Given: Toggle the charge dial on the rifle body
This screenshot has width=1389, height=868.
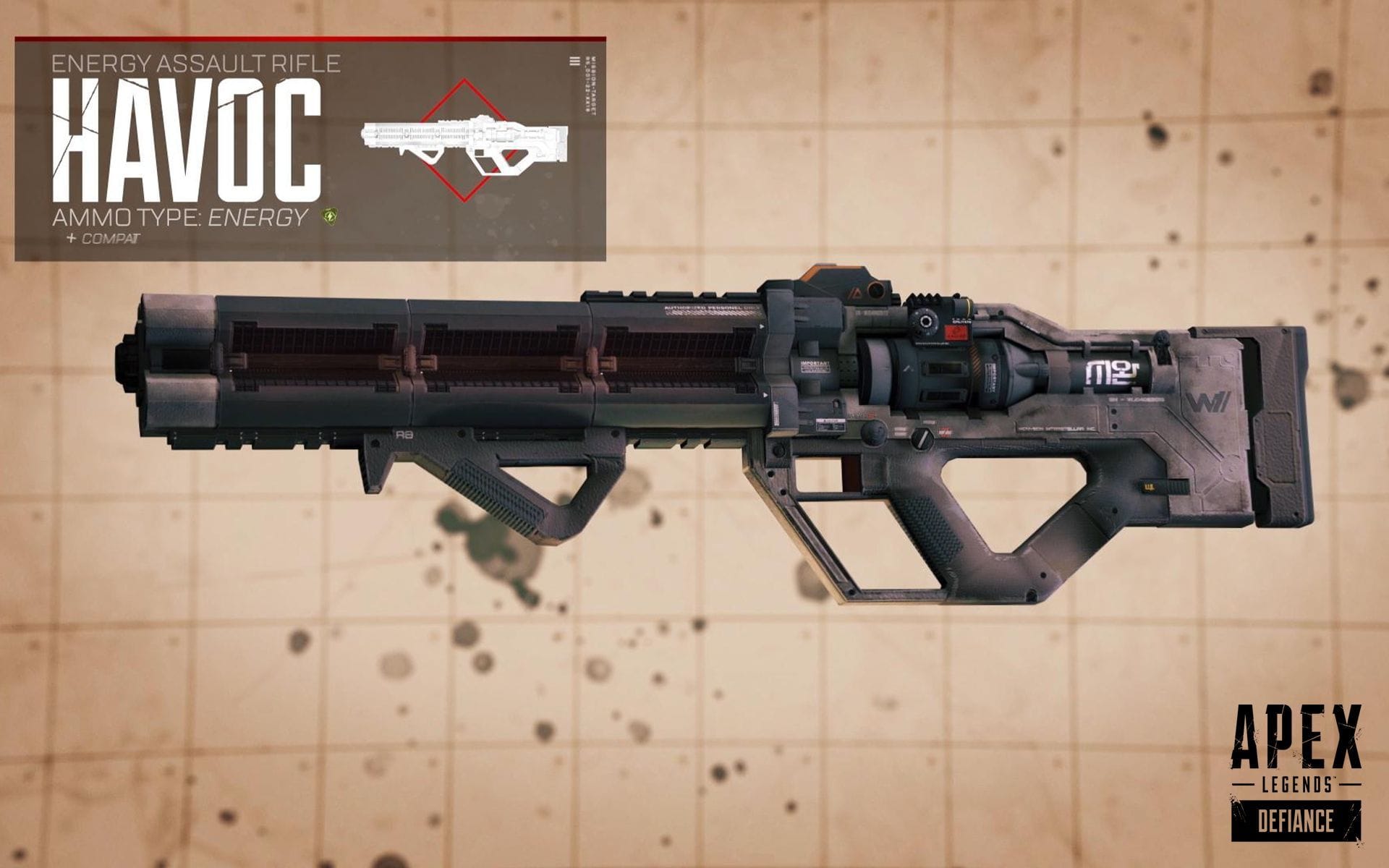Looking at the screenshot, I should click(926, 322).
